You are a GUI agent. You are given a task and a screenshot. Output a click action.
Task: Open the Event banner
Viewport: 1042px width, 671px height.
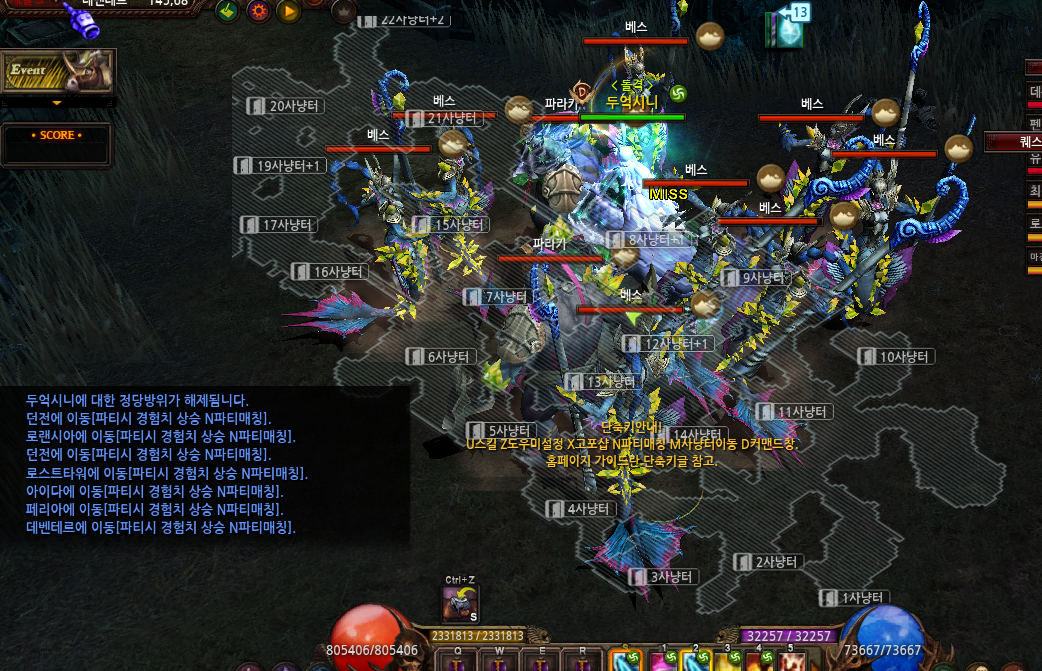[58, 71]
